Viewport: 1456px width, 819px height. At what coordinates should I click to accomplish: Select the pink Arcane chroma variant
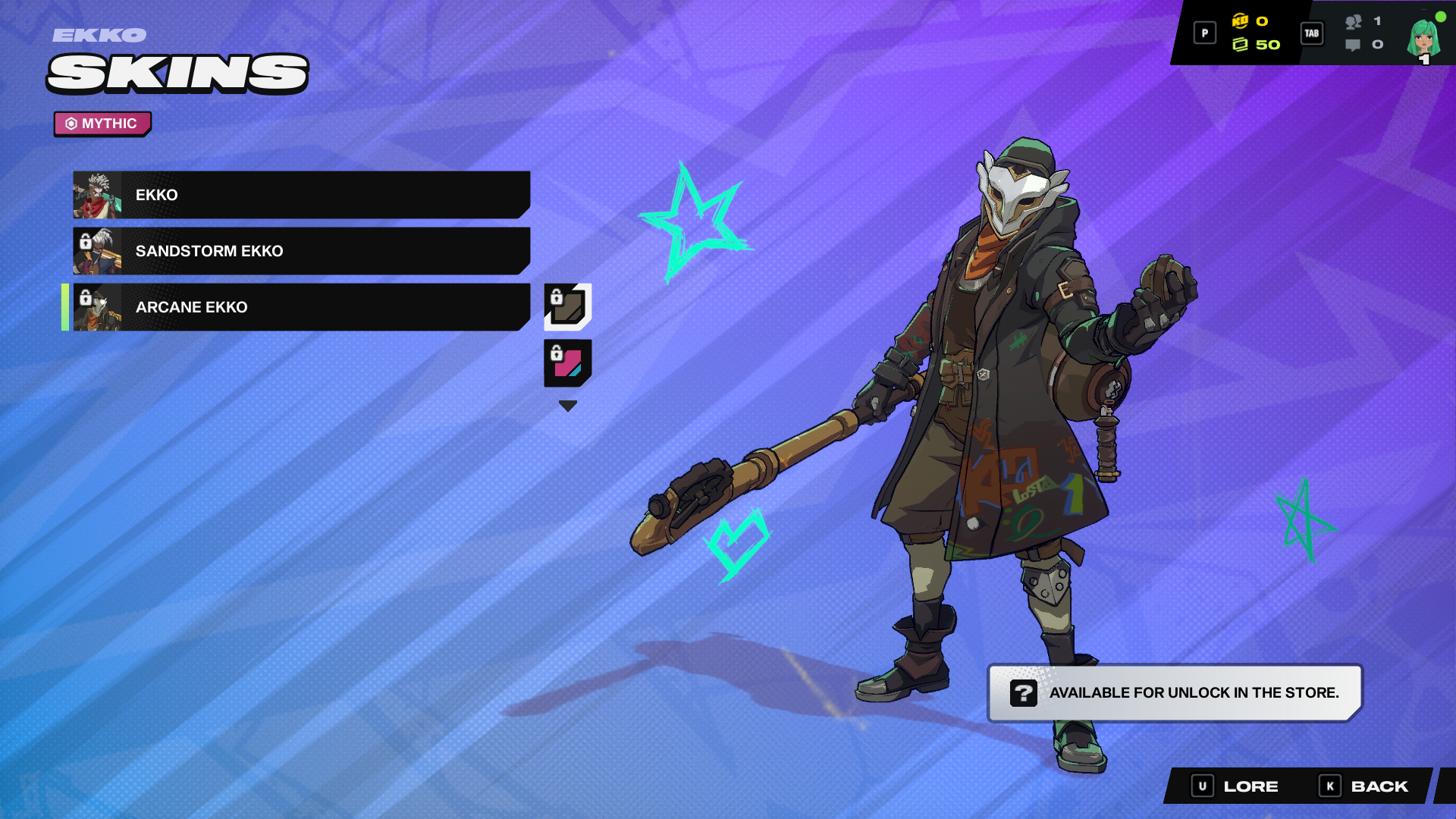coord(567,362)
